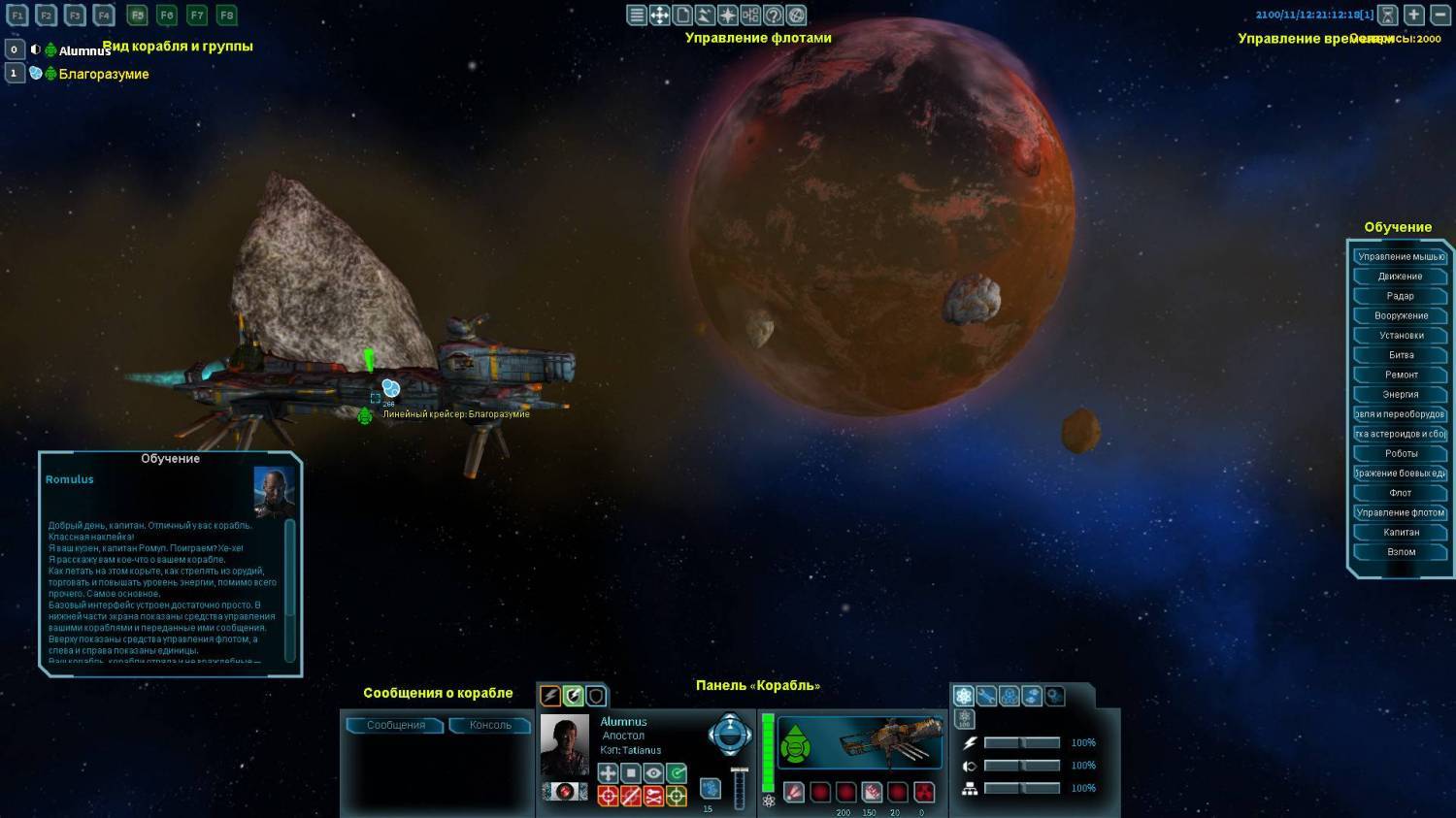Open the Энергия tutorial topic
The width and height of the screenshot is (1456, 818).
tap(1400, 394)
